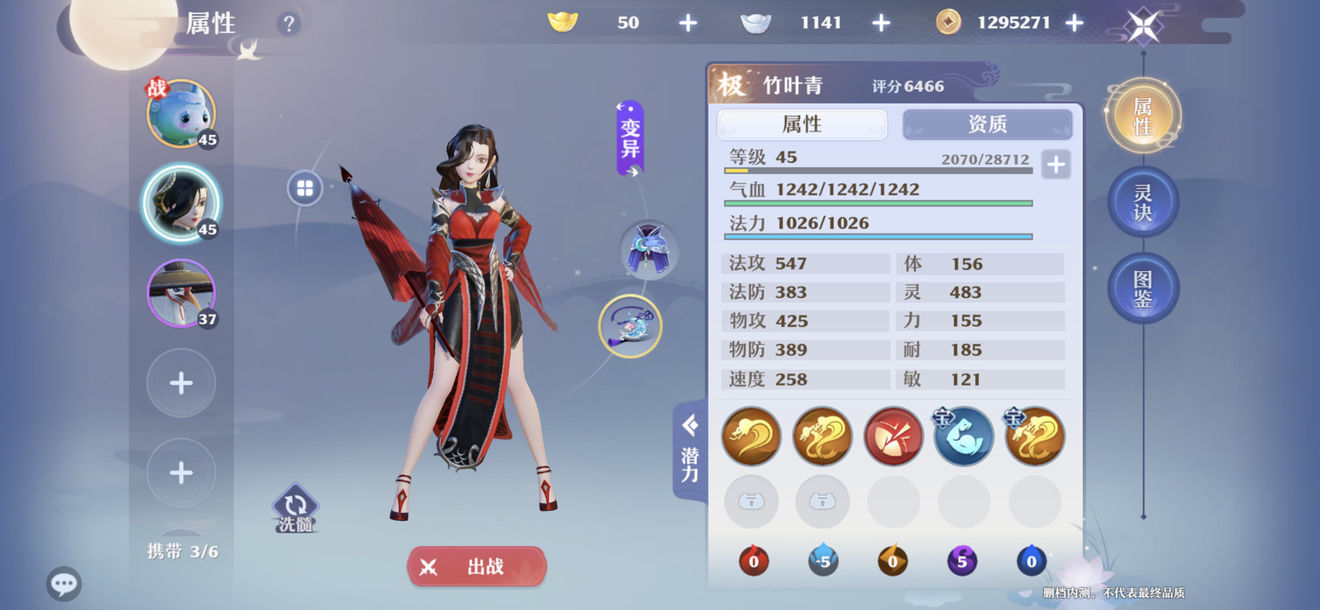Open the four-square grid button
Viewport: 1320px width, 610px height.
305,188
